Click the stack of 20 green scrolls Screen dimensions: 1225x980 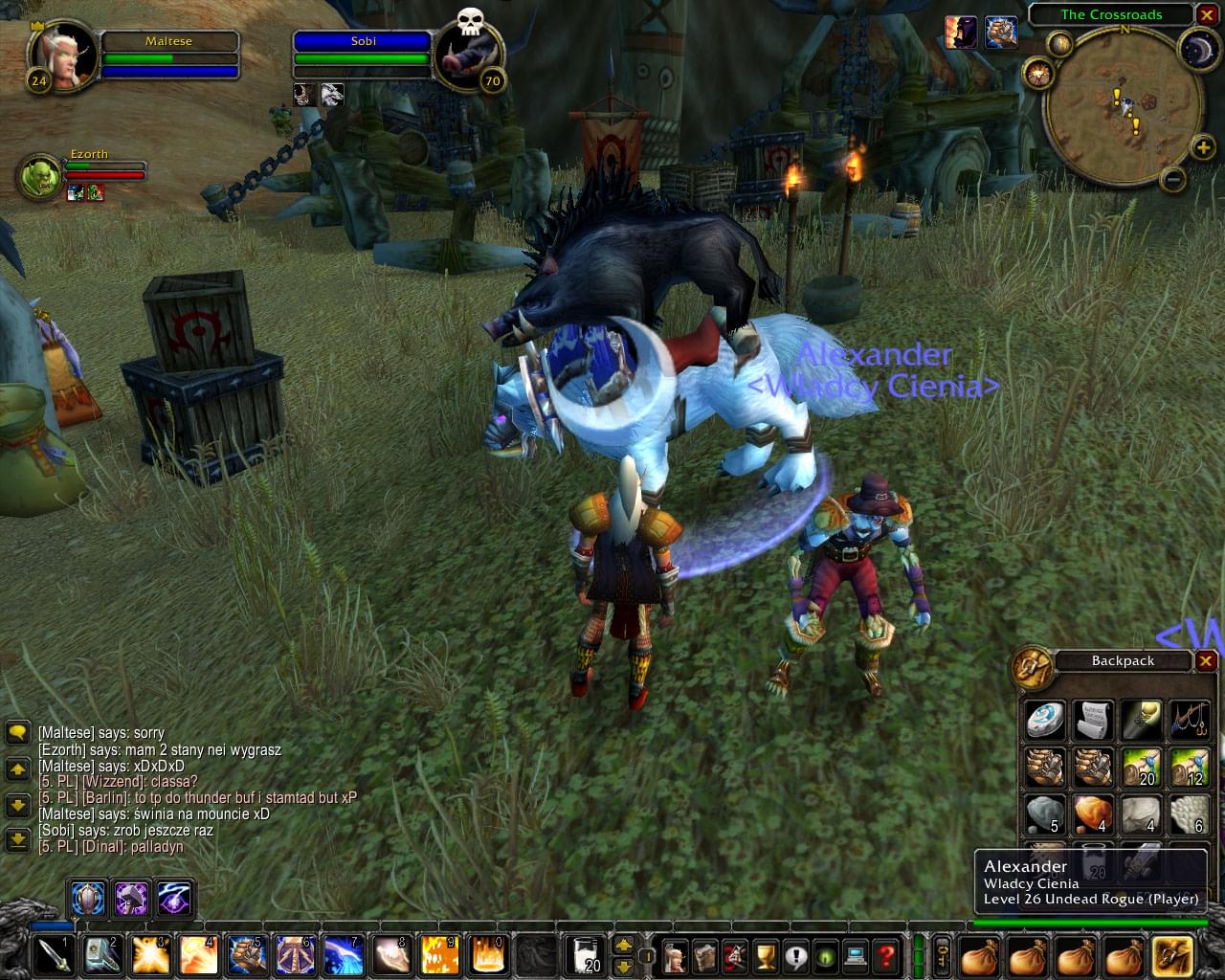point(1141,768)
